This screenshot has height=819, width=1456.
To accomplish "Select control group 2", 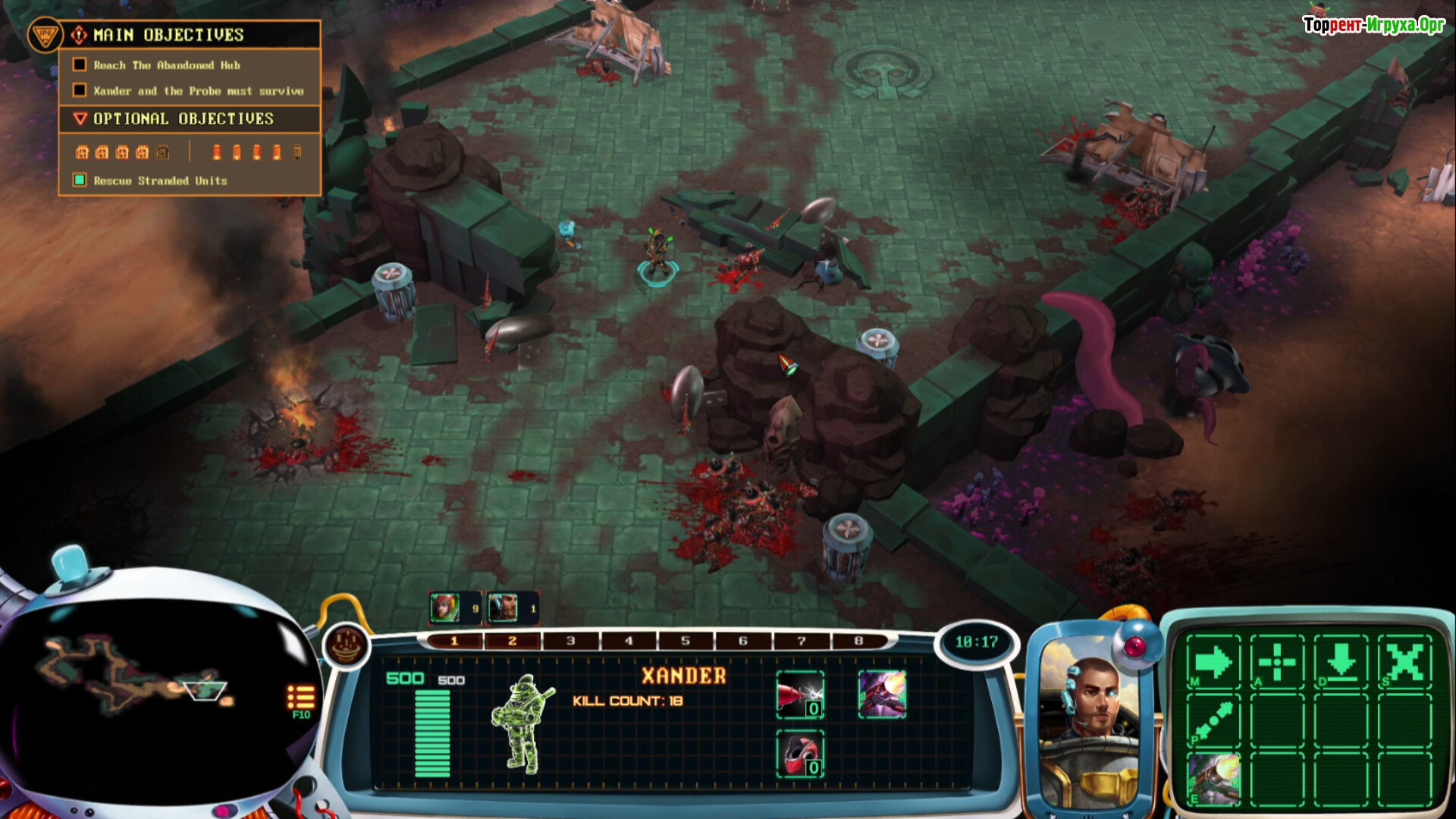I will [x=513, y=642].
